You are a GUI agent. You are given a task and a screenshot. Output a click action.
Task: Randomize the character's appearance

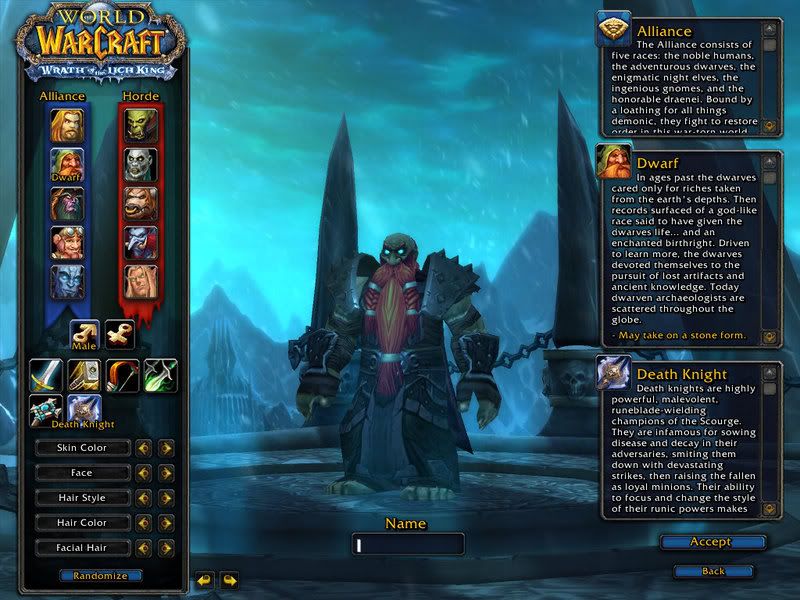[100, 576]
